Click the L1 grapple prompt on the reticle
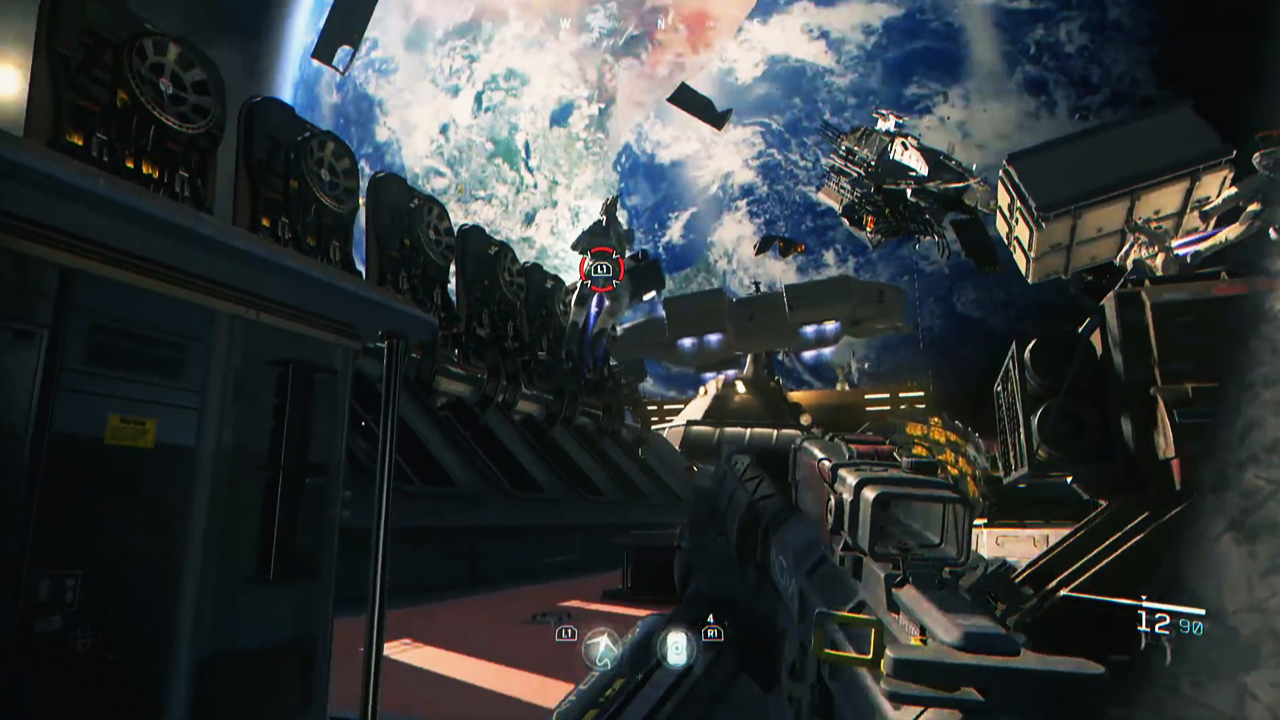 601,268
